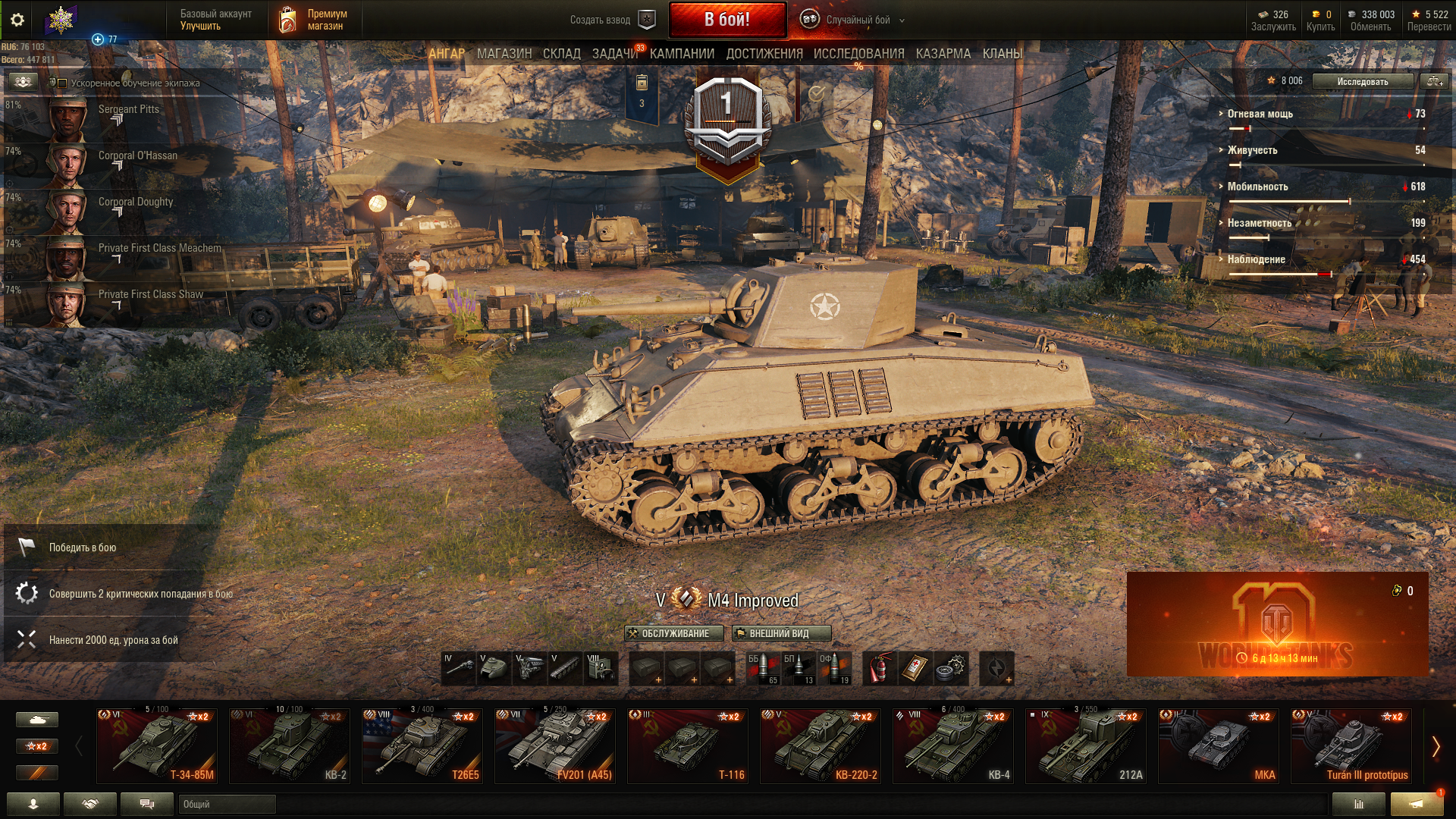1456x819 pixels.
Task: Choose the T26E5 tank from carousel
Action: click(422, 745)
